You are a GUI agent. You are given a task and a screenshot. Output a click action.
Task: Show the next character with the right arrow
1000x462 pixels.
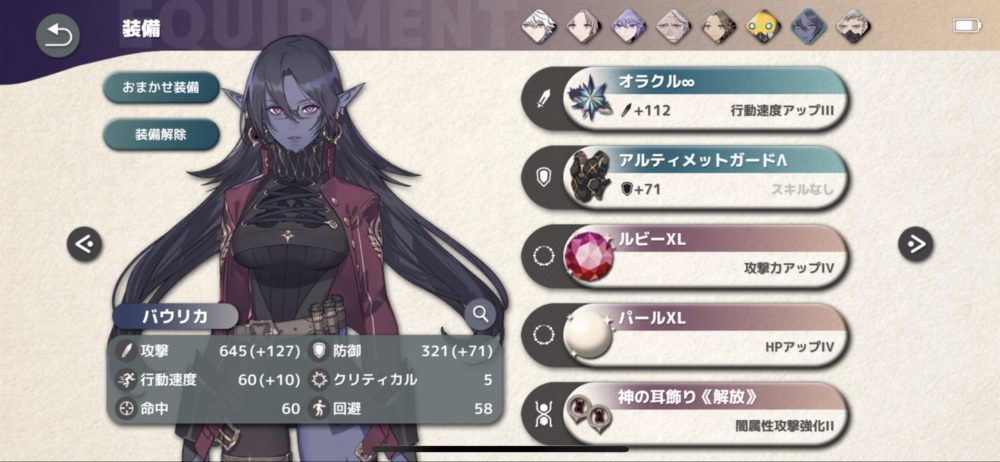pos(915,243)
